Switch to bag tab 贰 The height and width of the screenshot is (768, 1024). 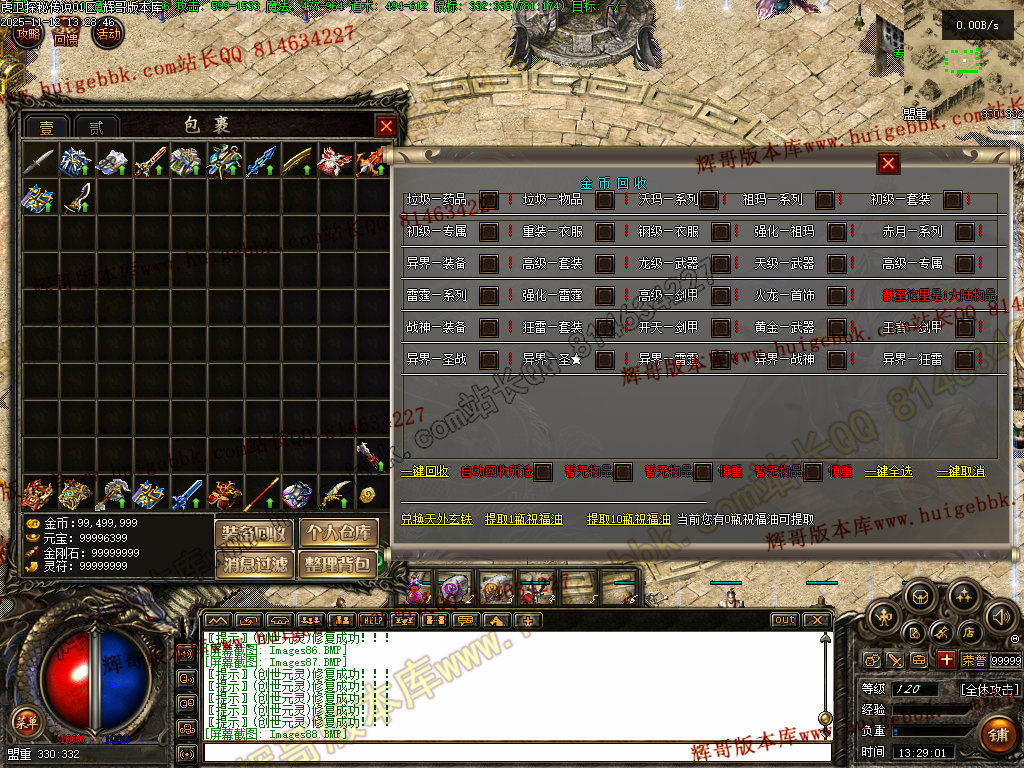click(x=96, y=127)
